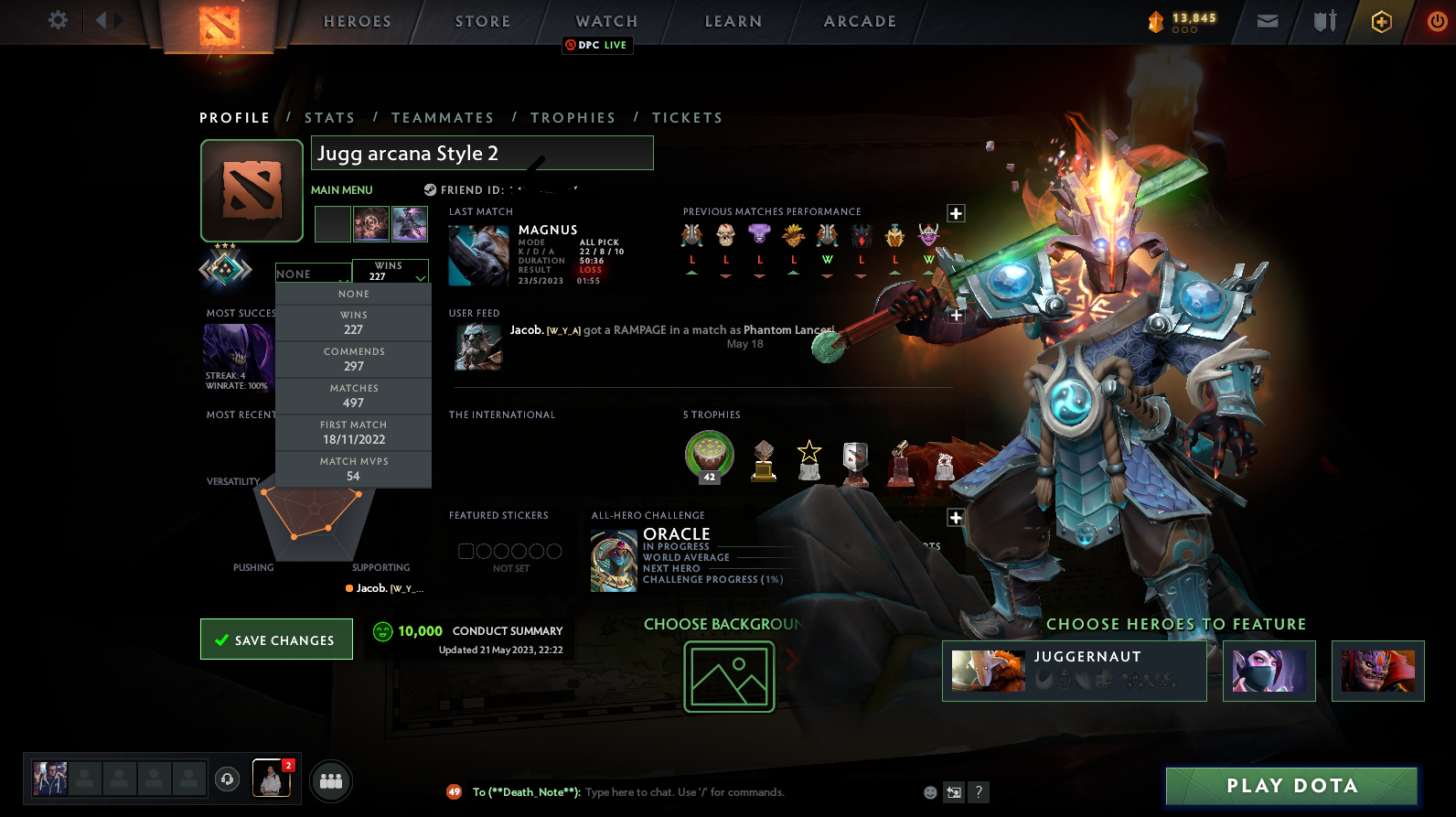This screenshot has width=1456, height=817.
Task: Select Match MVPs from the stat list
Action: 353,468
